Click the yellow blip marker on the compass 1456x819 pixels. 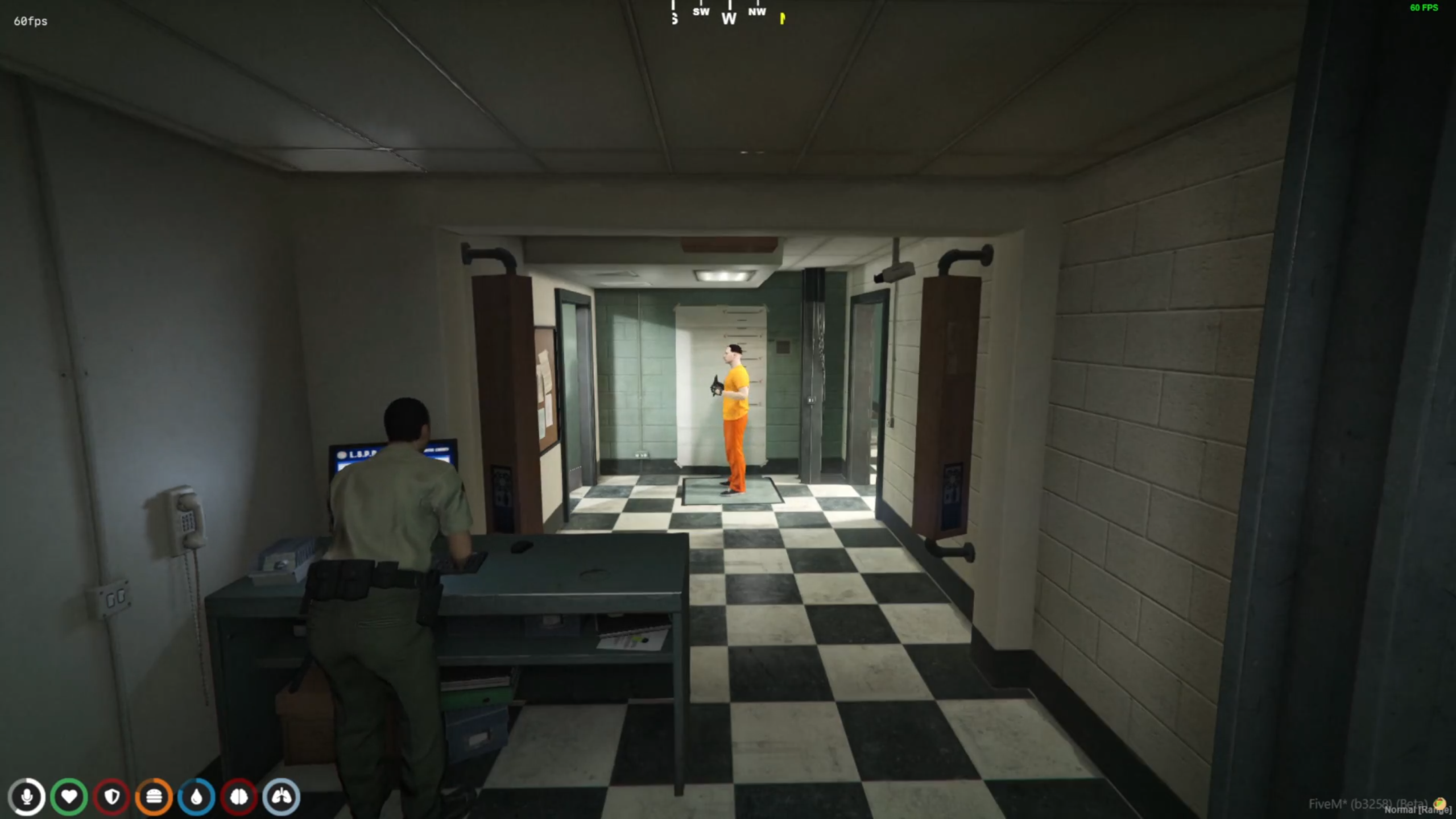[783, 18]
